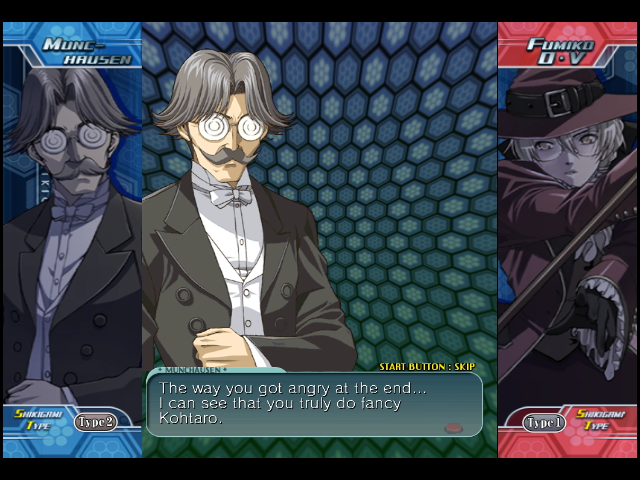This screenshot has width=640, height=480.
Task: Select the Type 2 shikigami badge
Action: pos(95,421)
